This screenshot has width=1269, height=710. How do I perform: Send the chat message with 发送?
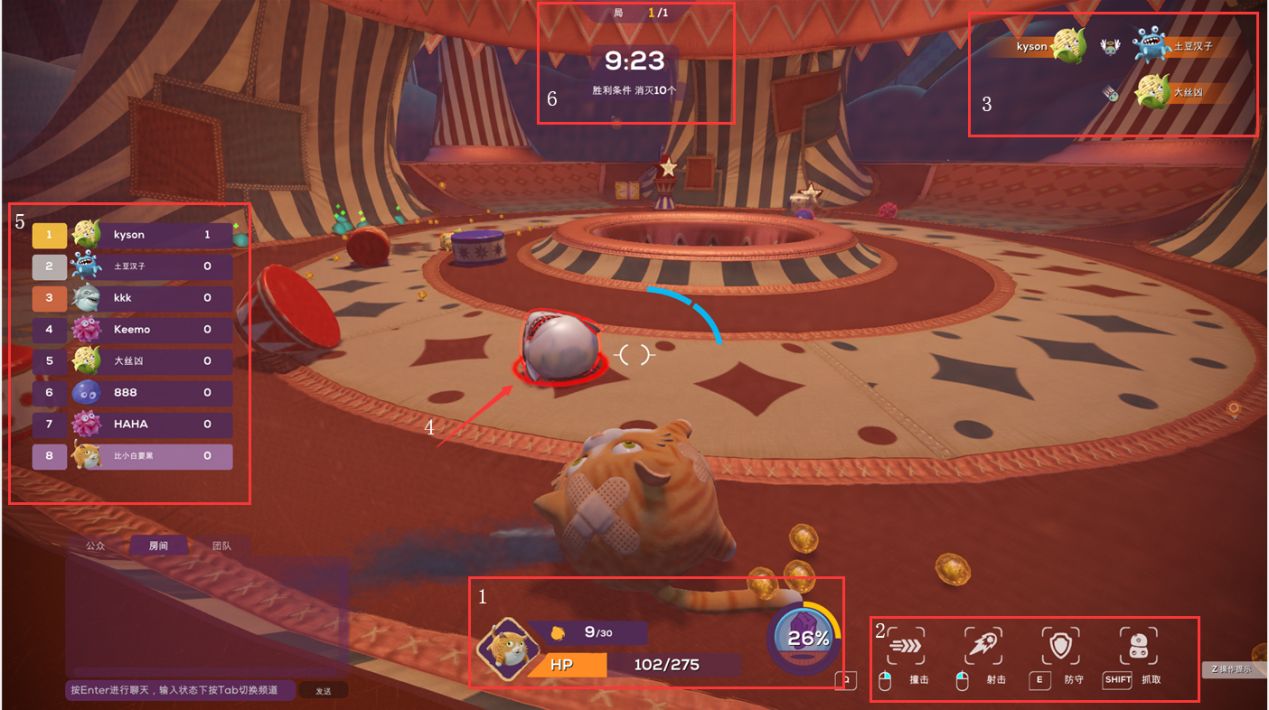(x=323, y=691)
